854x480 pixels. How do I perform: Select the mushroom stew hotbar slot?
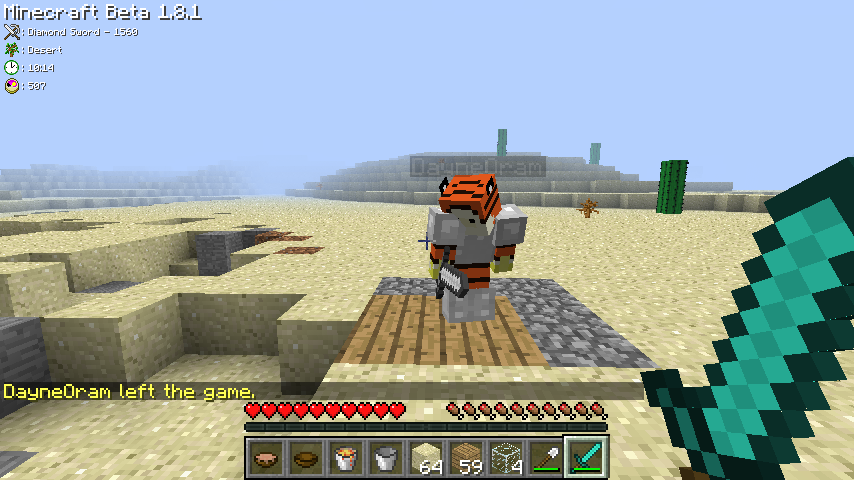coord(266,458)
